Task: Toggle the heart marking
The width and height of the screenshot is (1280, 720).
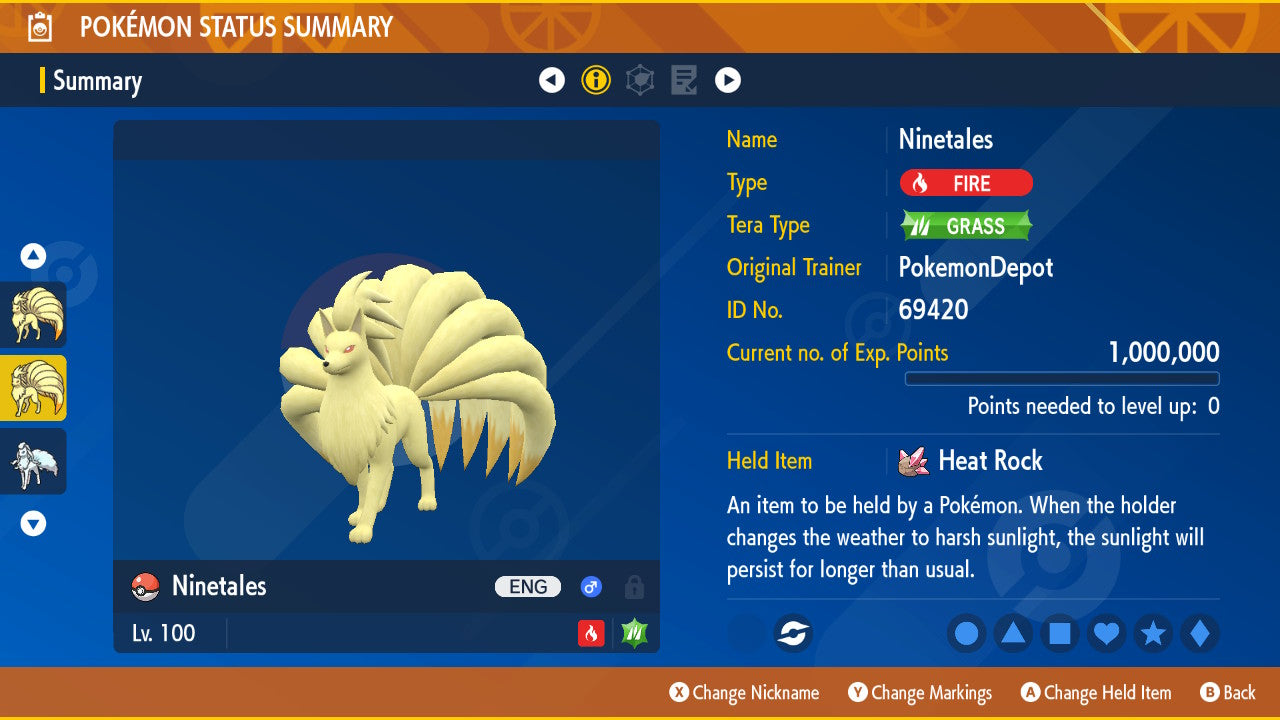Action: pos(1106,633)
